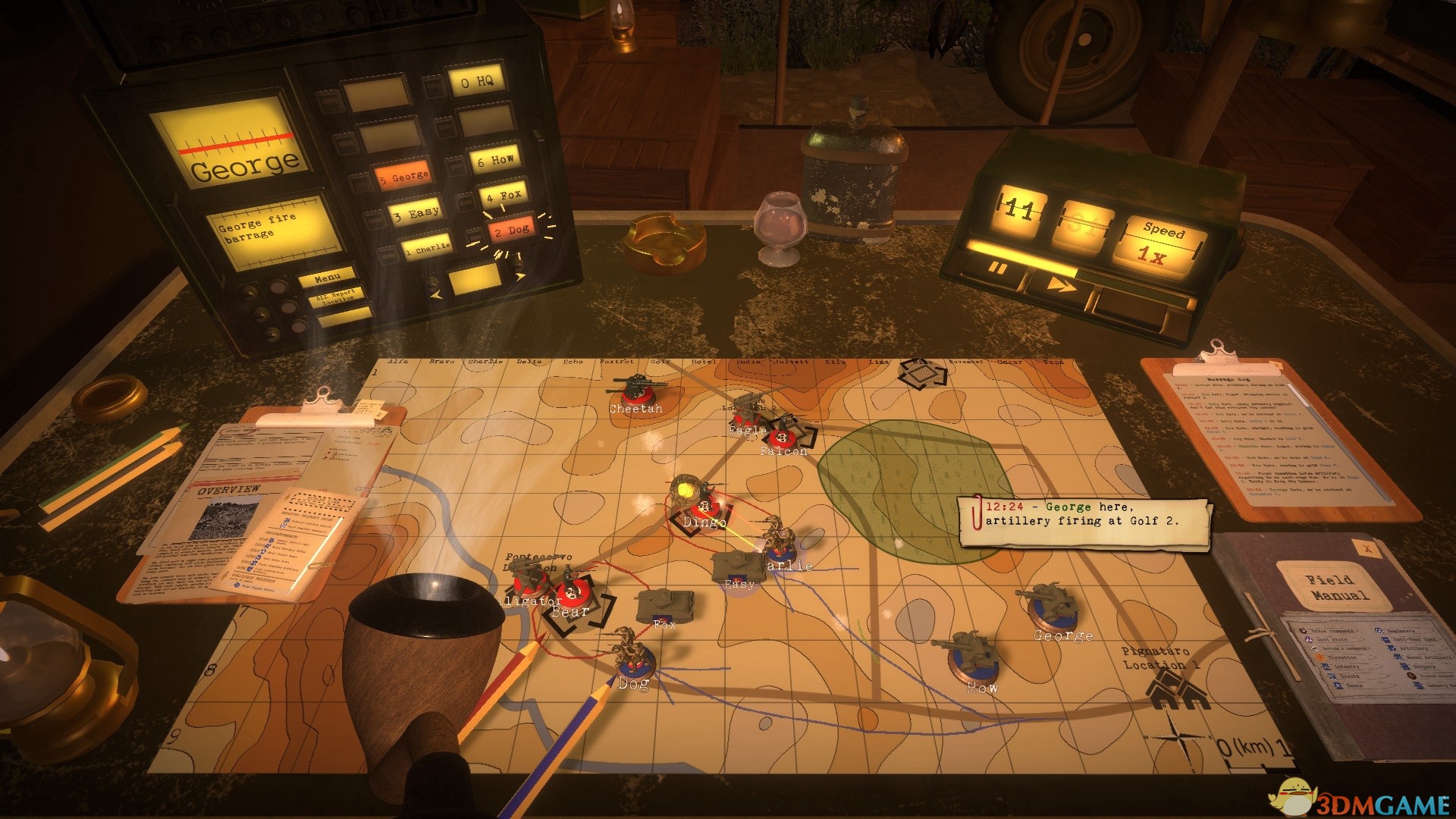This screenshot has height=819, width=1456.
Task: Click the radio's right arrow button
Action: 519,275
